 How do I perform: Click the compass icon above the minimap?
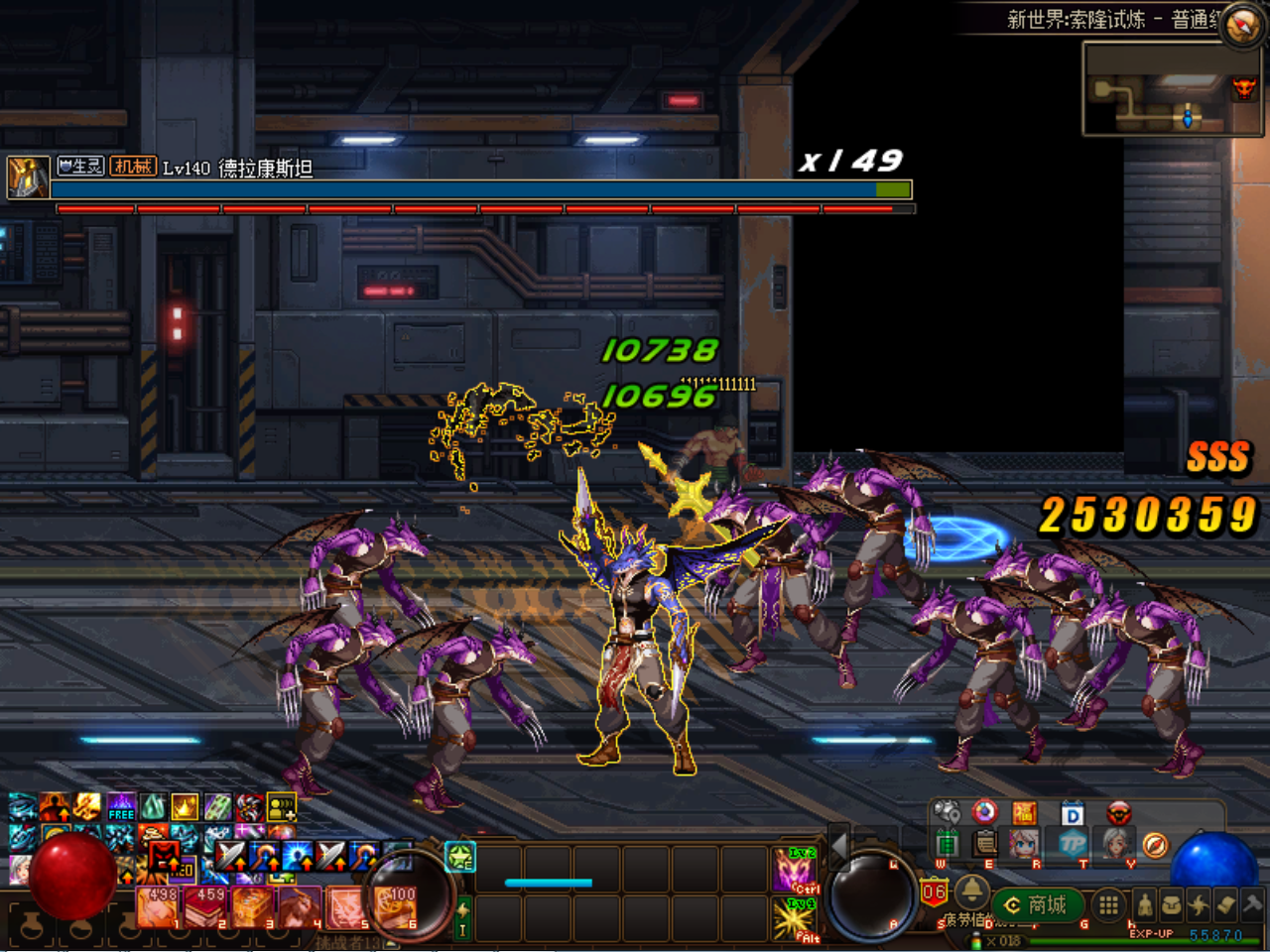pyautogui.click(x=1242, y=25)
